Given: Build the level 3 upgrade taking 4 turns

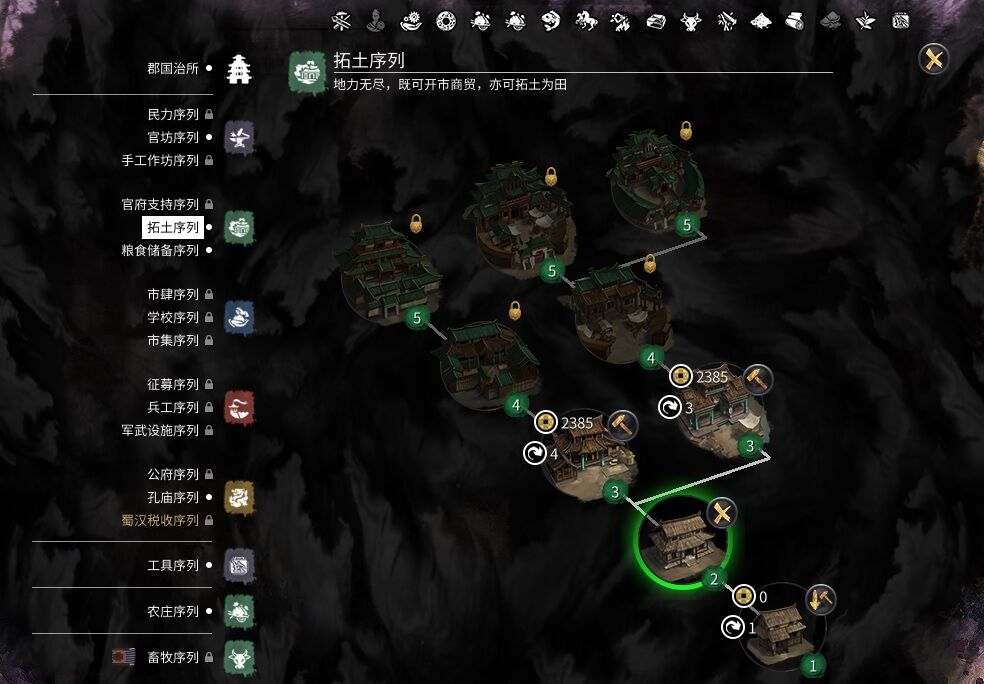Looking at the screenshot, I should click(x=623, y=424).
